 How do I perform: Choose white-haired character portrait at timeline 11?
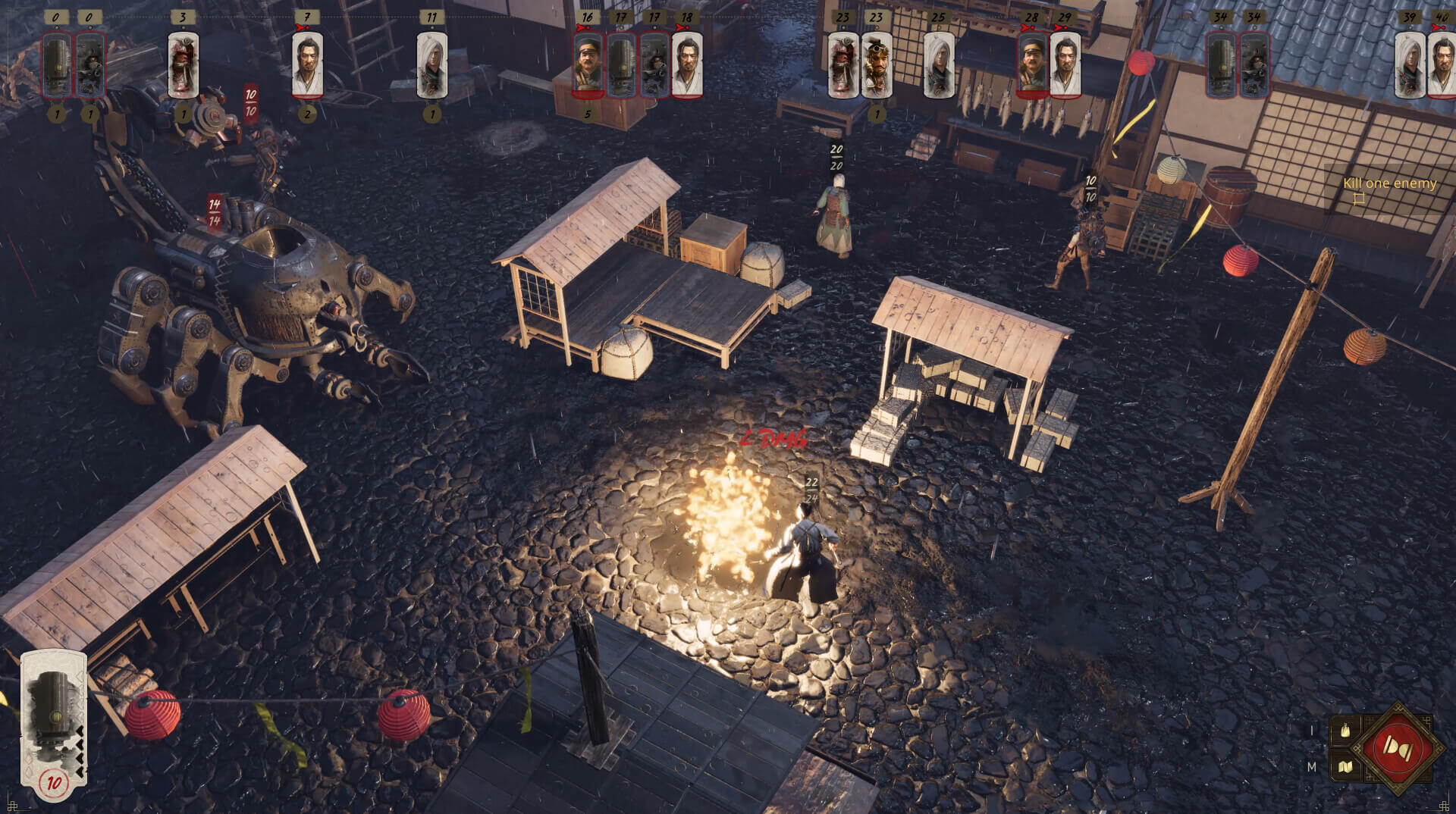(x=431, y=65)
